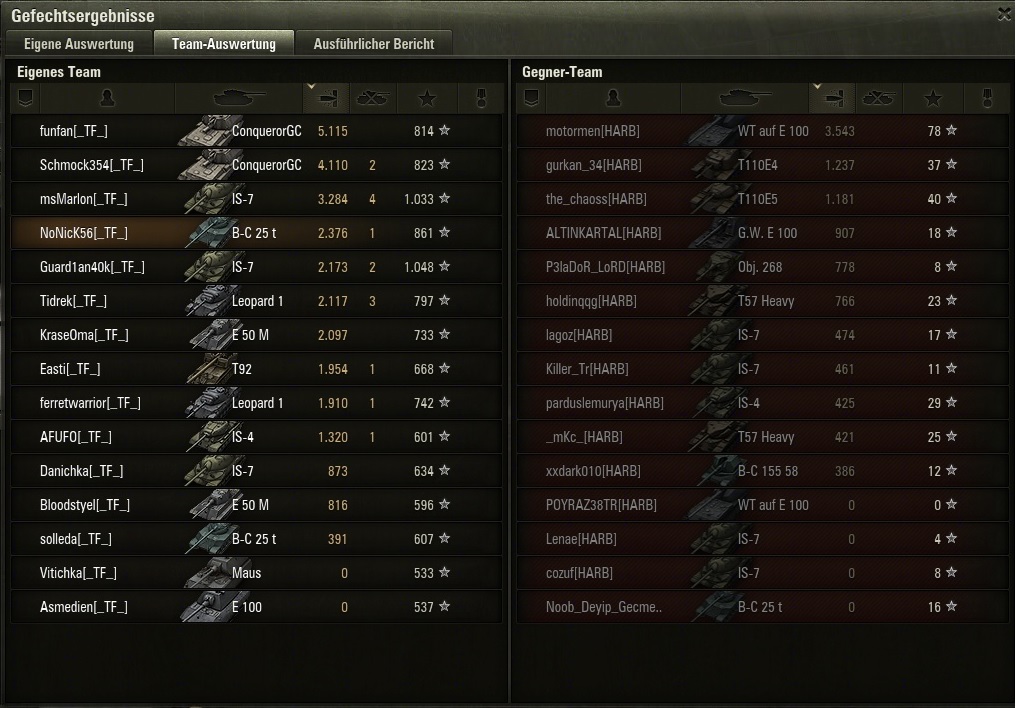Switch to the Eigene Auswertung tab
The image size is (1016, 708).
(79, 44)
